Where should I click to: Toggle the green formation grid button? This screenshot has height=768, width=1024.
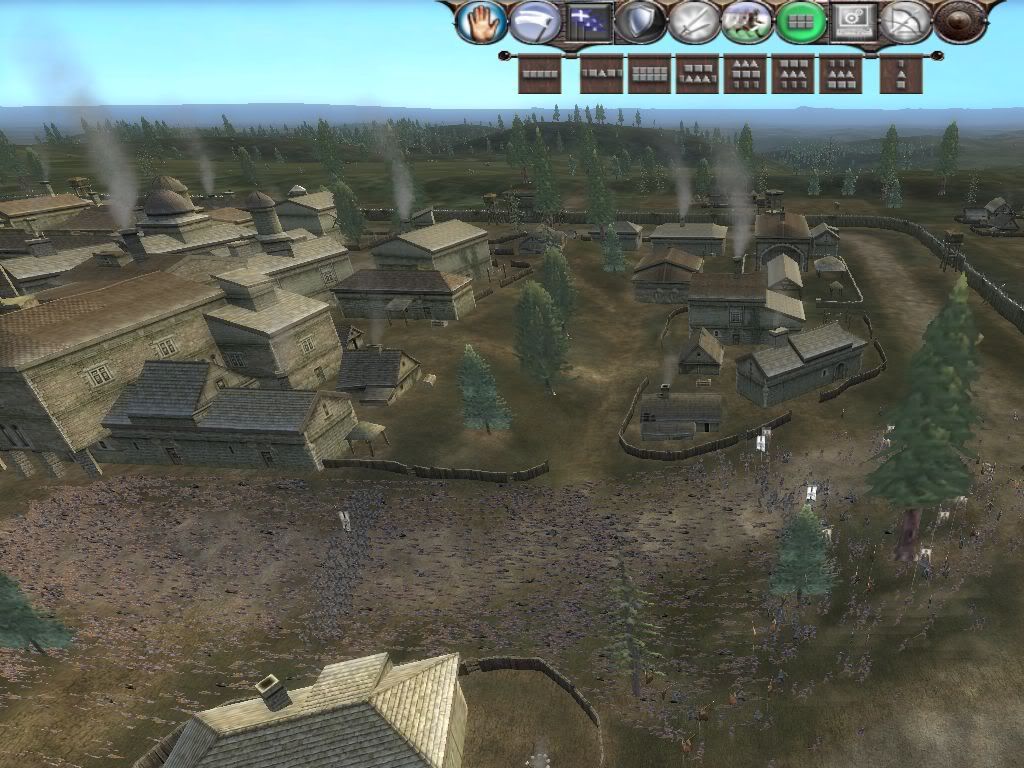click(800, 22)
